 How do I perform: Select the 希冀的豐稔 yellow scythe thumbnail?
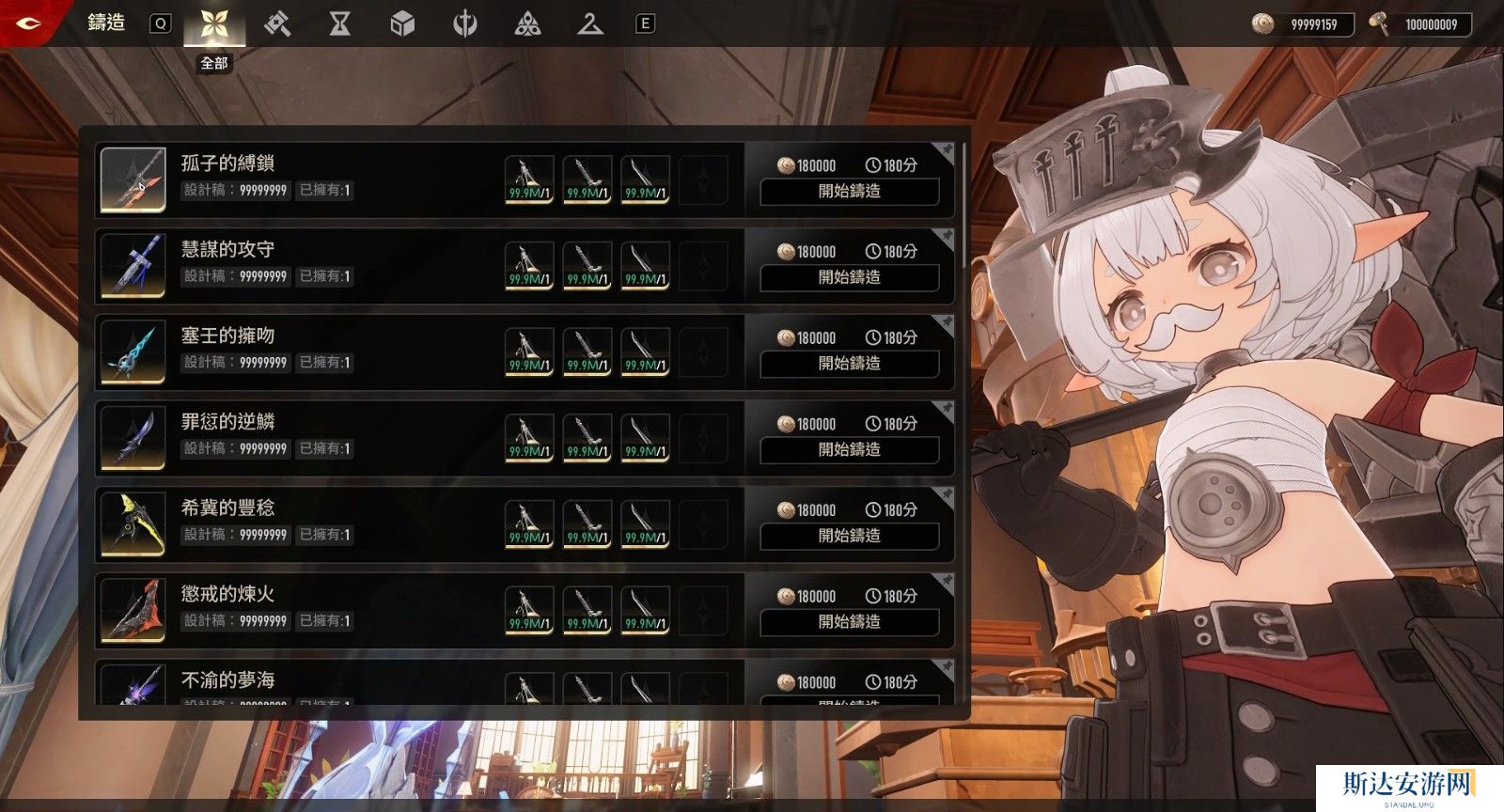coord(133,523)
